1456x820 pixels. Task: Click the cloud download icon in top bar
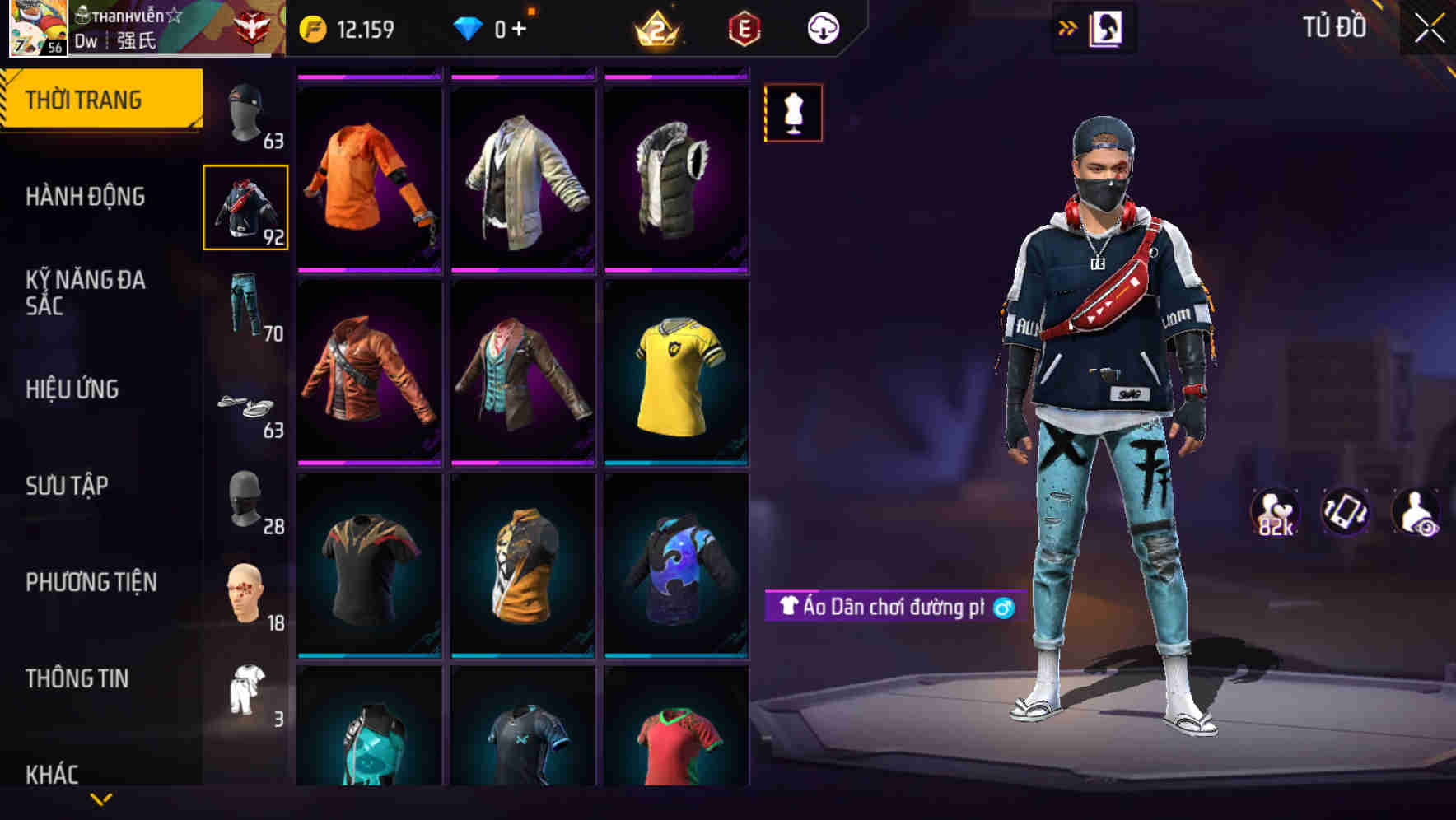pyautogui.click(x=822, y=27)
